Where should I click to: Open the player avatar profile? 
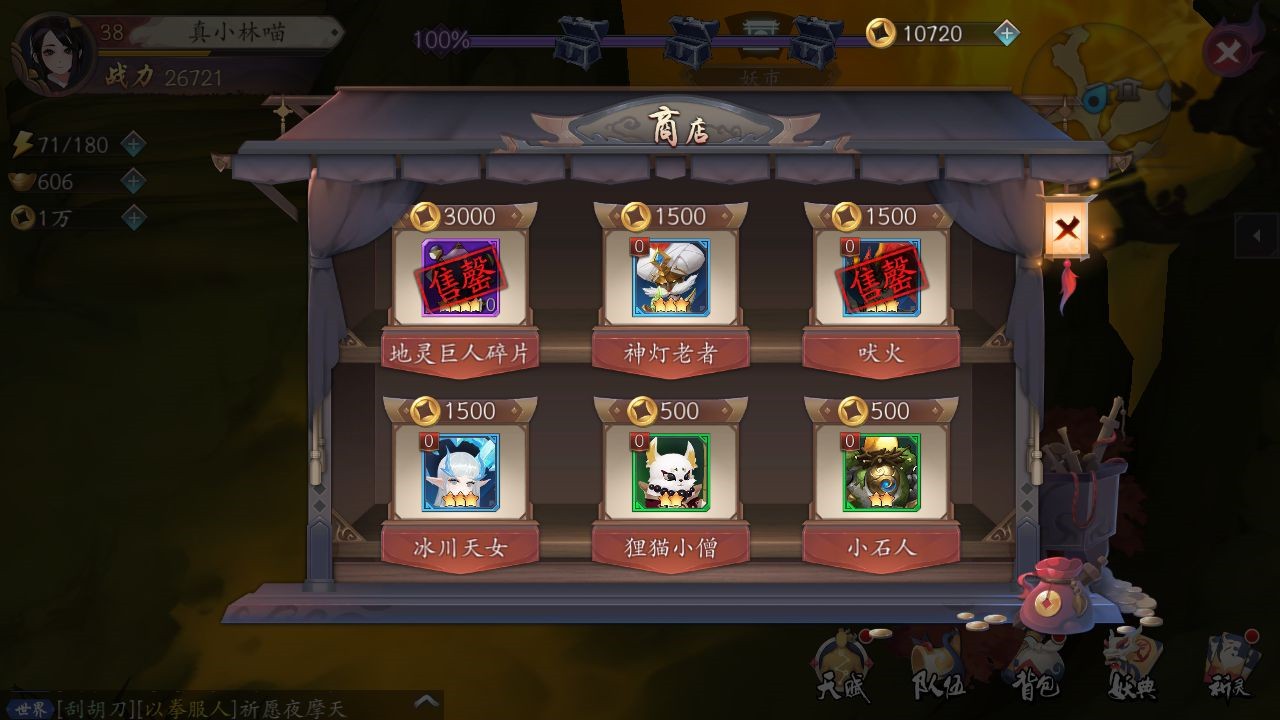click(54, 54)
